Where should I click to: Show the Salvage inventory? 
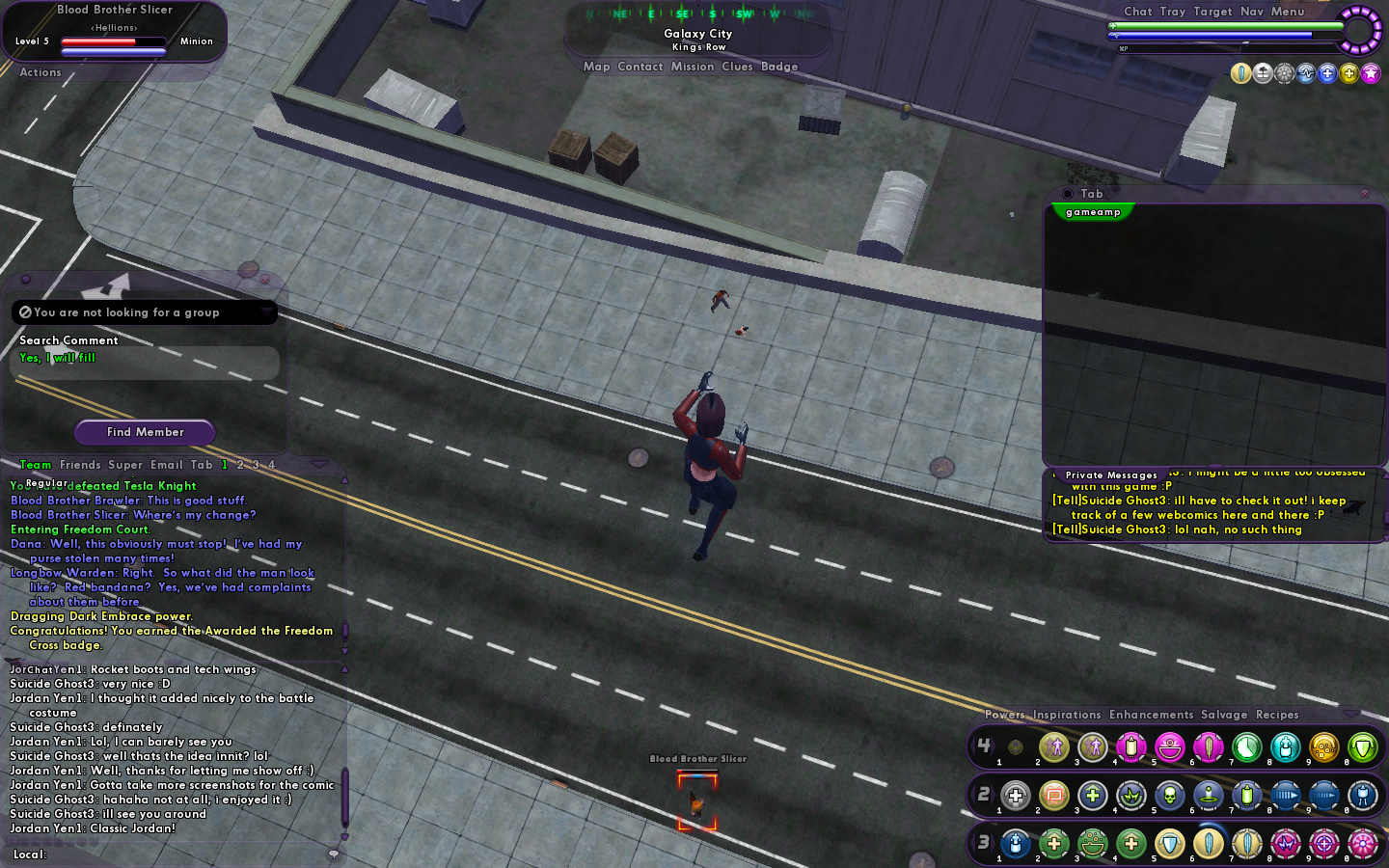[1224, 715]
